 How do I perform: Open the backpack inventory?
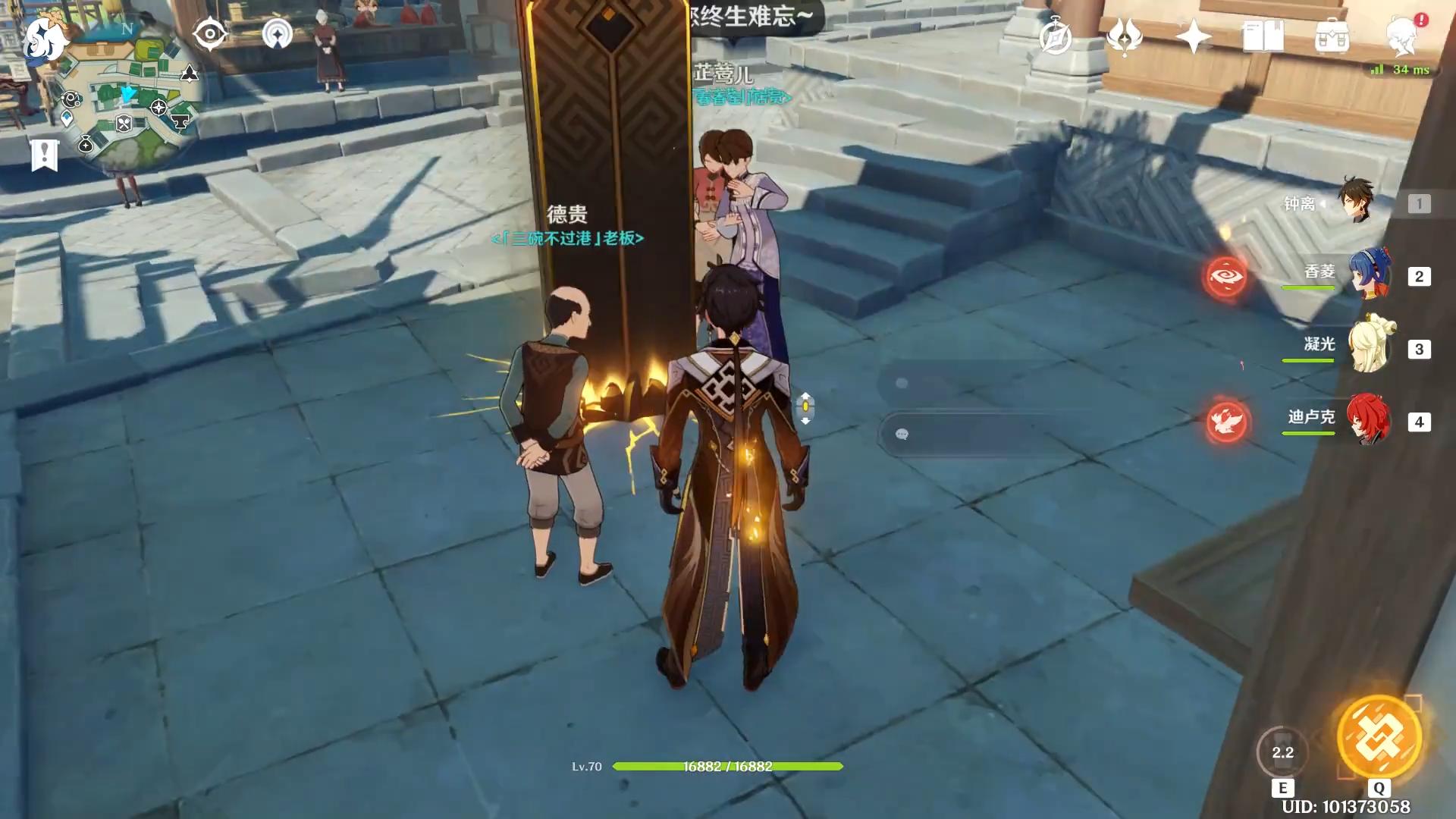coord(1332,36)
